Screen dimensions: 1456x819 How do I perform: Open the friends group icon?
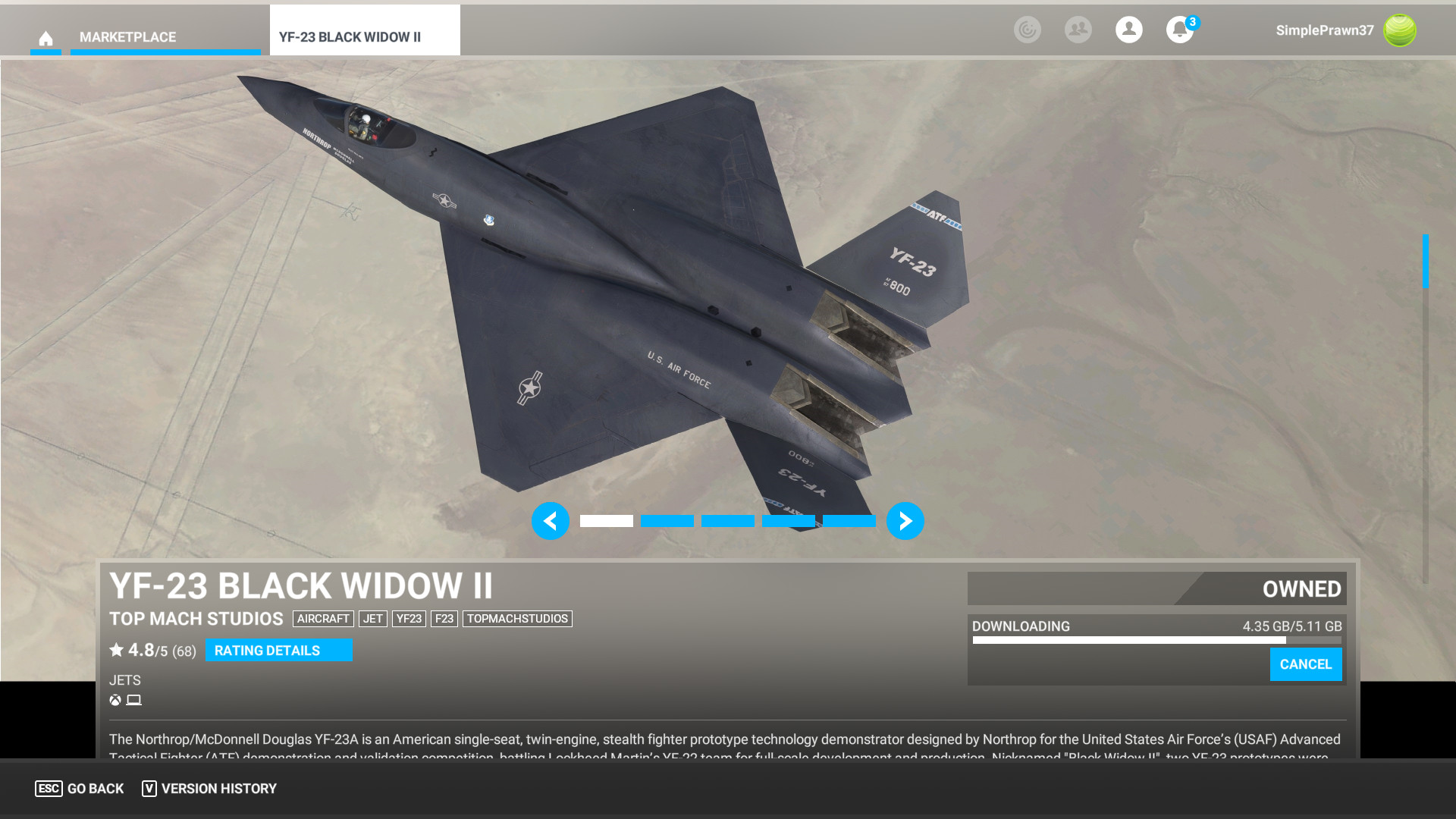(1078, 30)
